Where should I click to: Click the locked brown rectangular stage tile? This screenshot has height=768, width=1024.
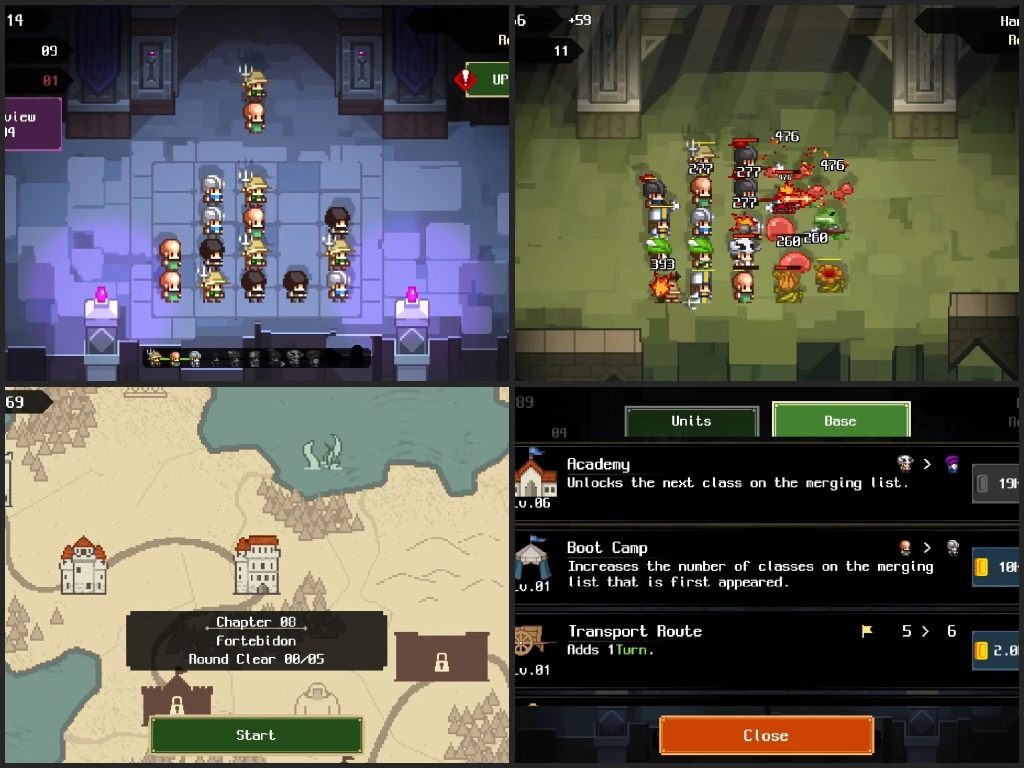click(441, 658)
